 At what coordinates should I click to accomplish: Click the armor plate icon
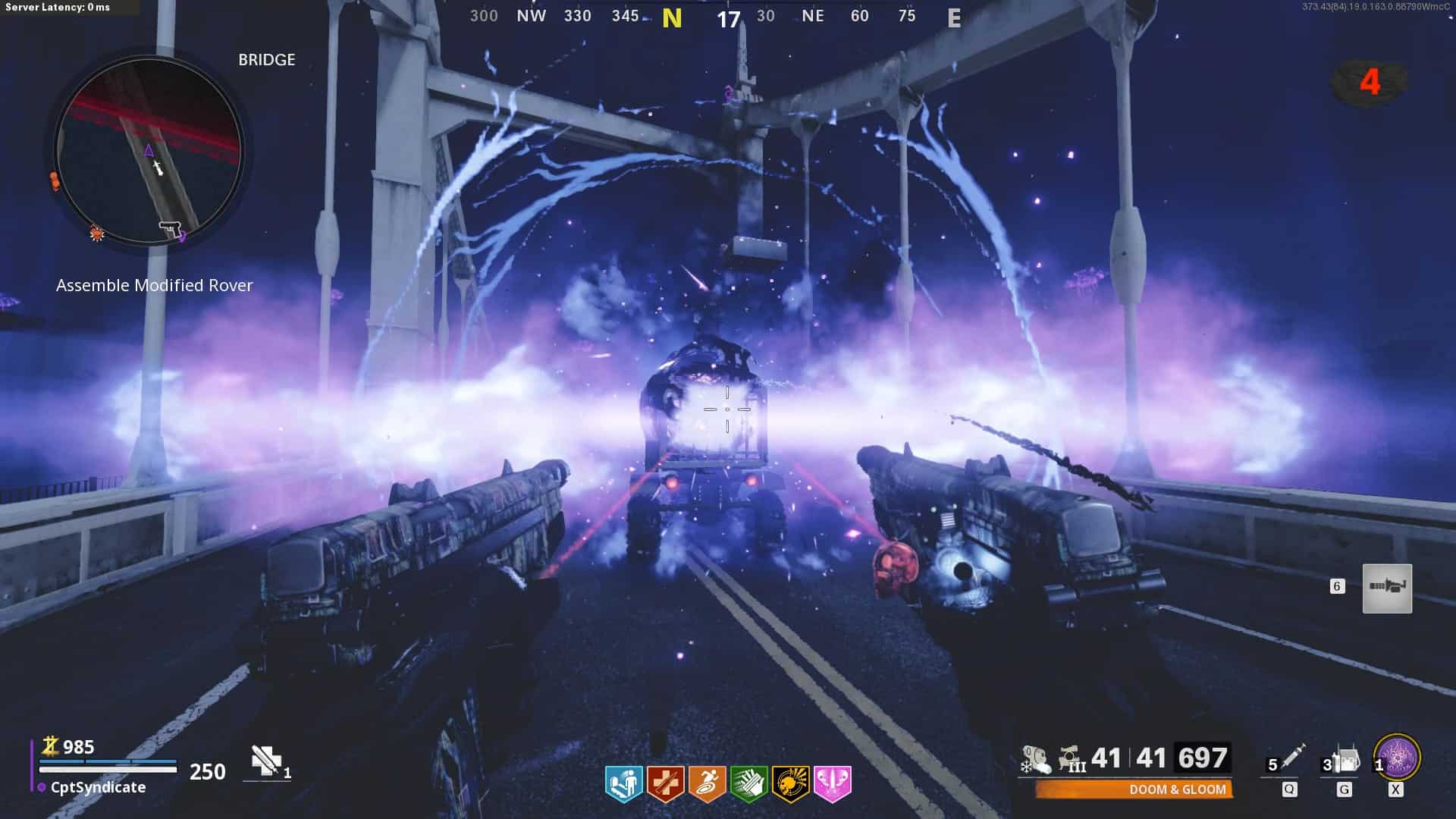[x=266, y=761]
